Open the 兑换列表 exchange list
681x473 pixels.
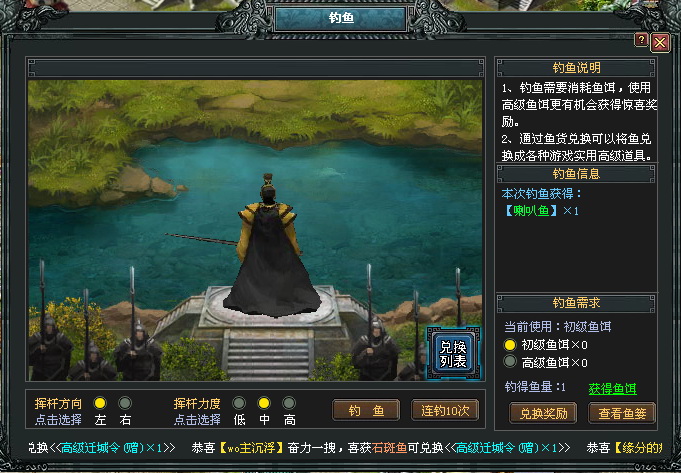point(446,352)
